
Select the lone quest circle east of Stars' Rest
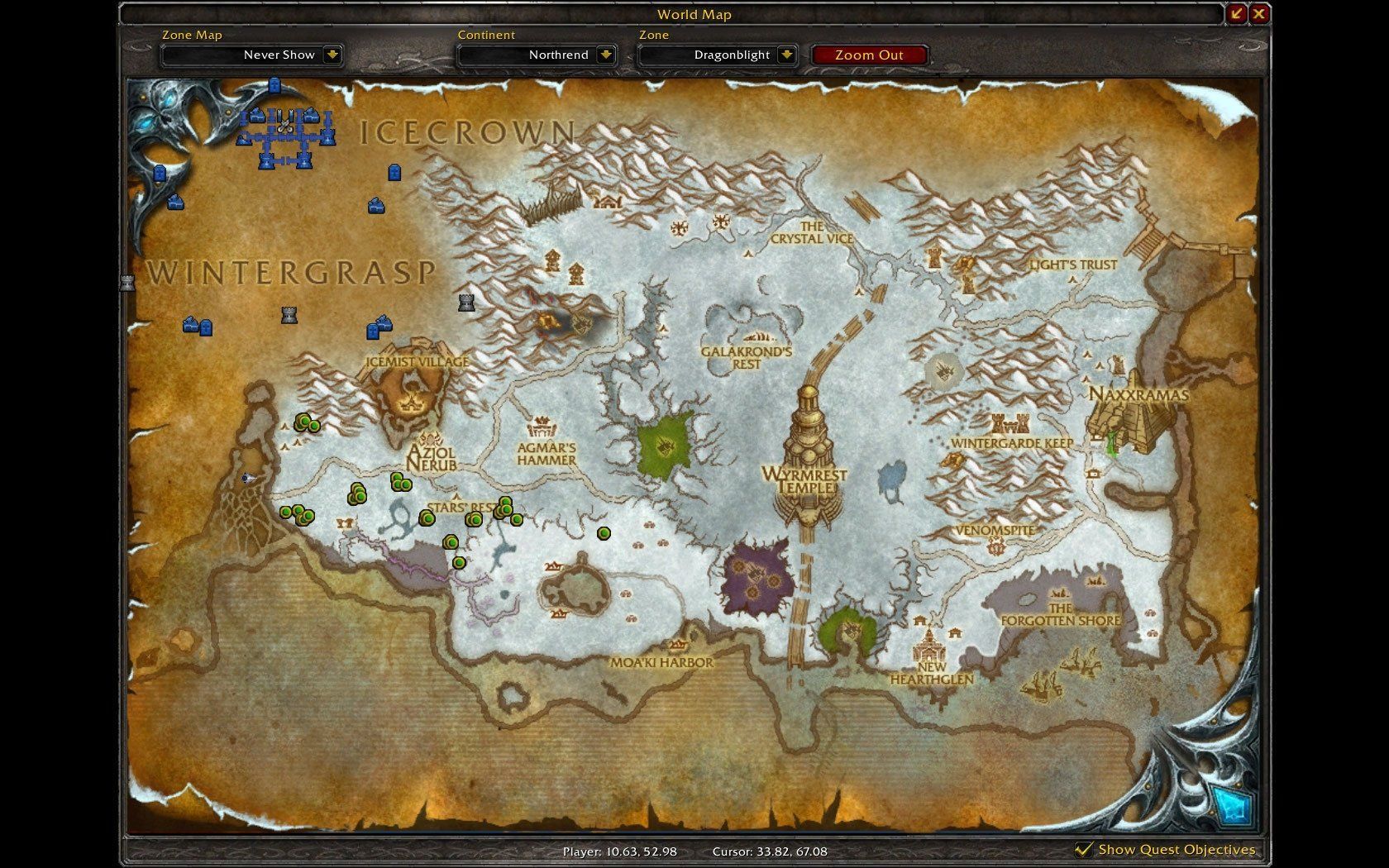pos(604,532)
